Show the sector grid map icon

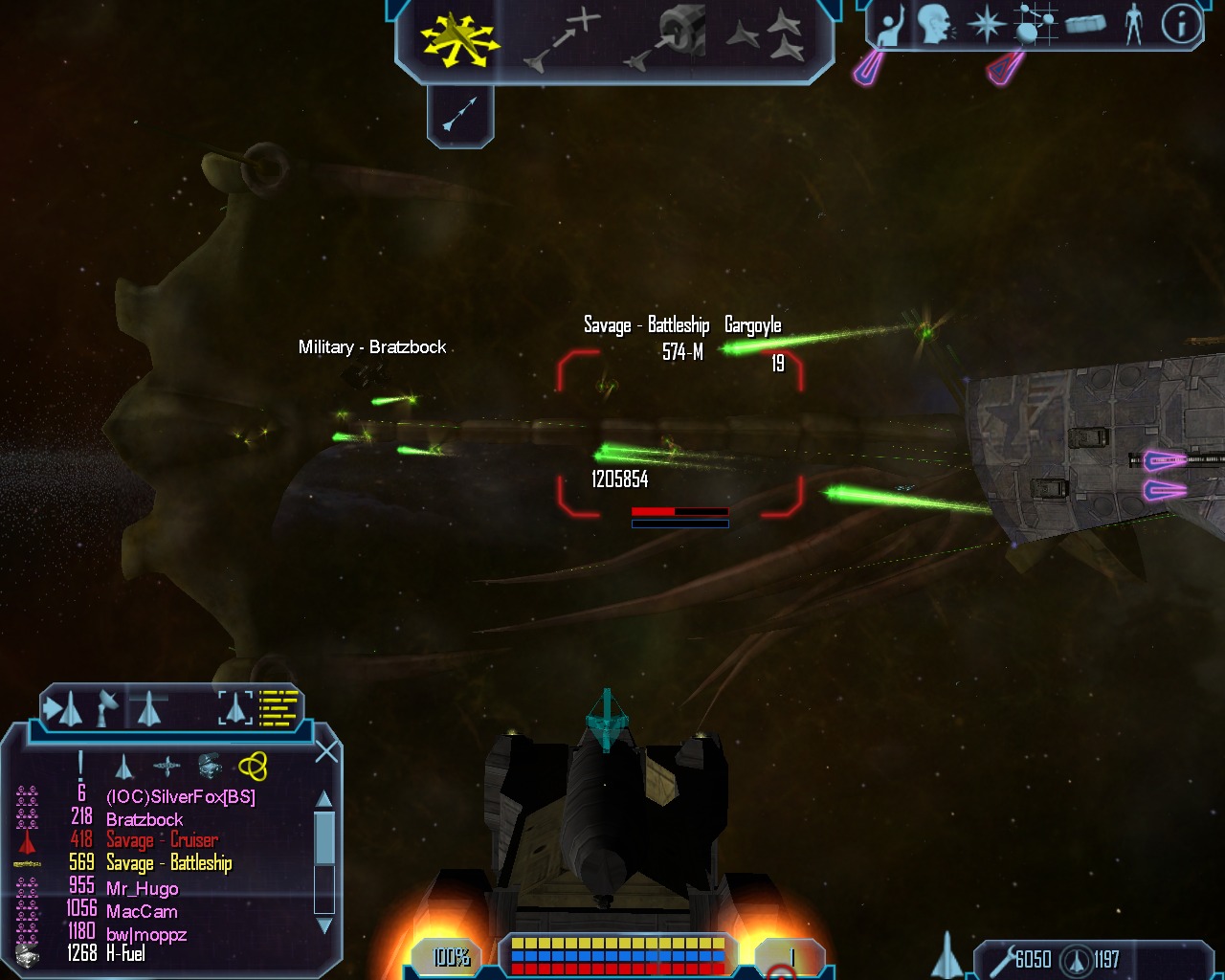tap(1034, 24)
